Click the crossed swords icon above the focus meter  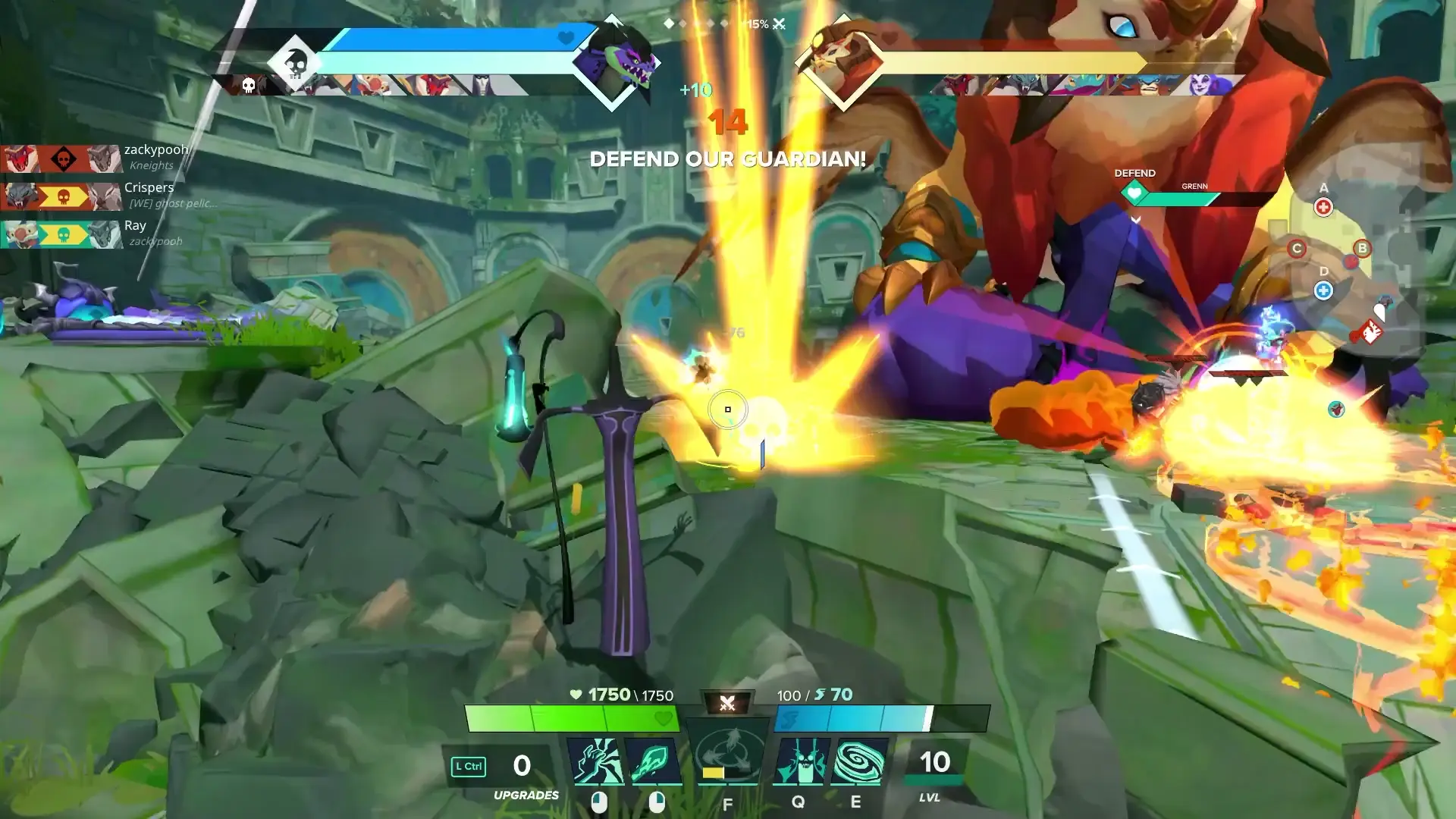(727, 701)
